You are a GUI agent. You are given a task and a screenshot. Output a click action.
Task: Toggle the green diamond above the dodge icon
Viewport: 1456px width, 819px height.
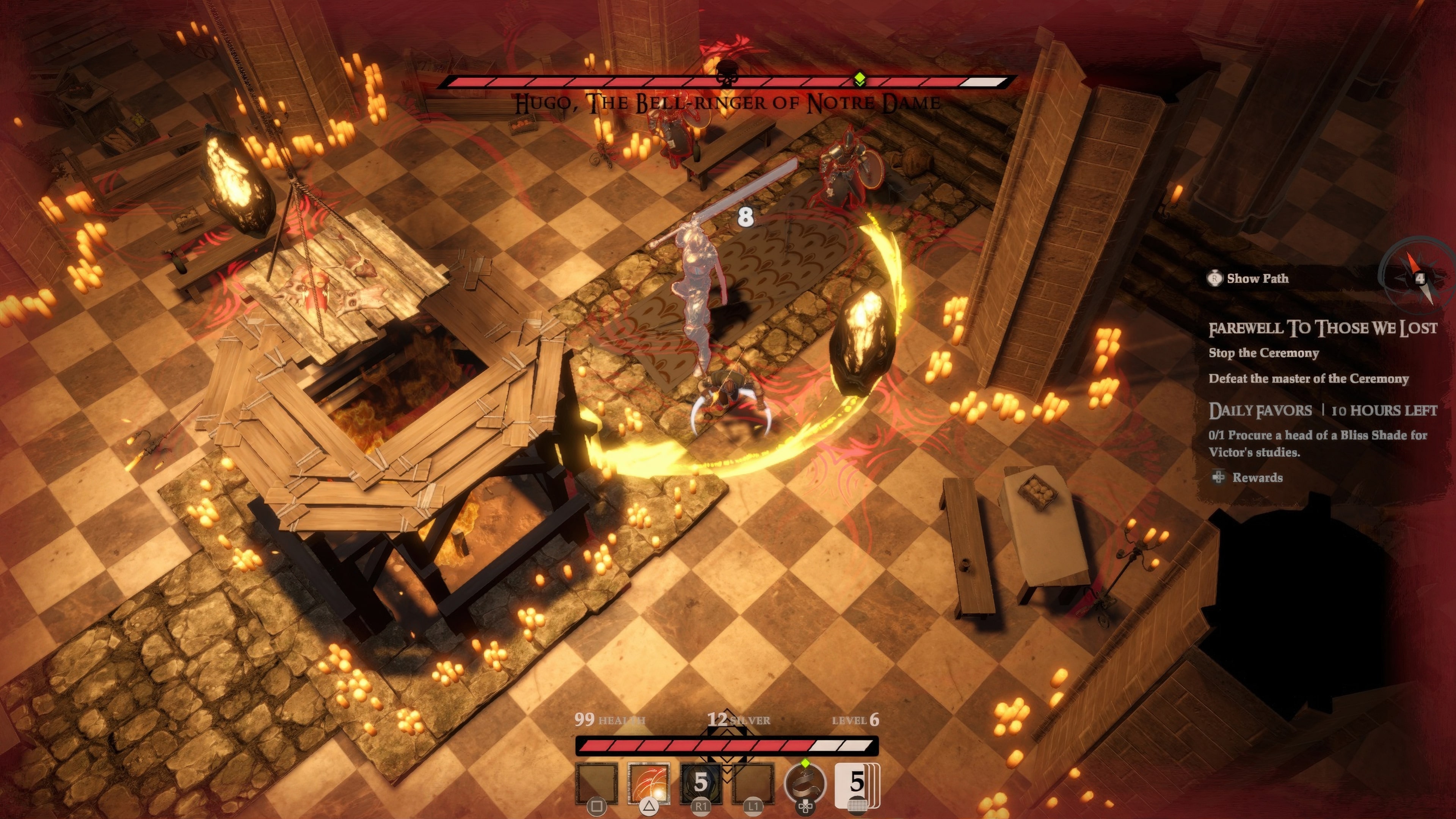click(x=805, y=763)
